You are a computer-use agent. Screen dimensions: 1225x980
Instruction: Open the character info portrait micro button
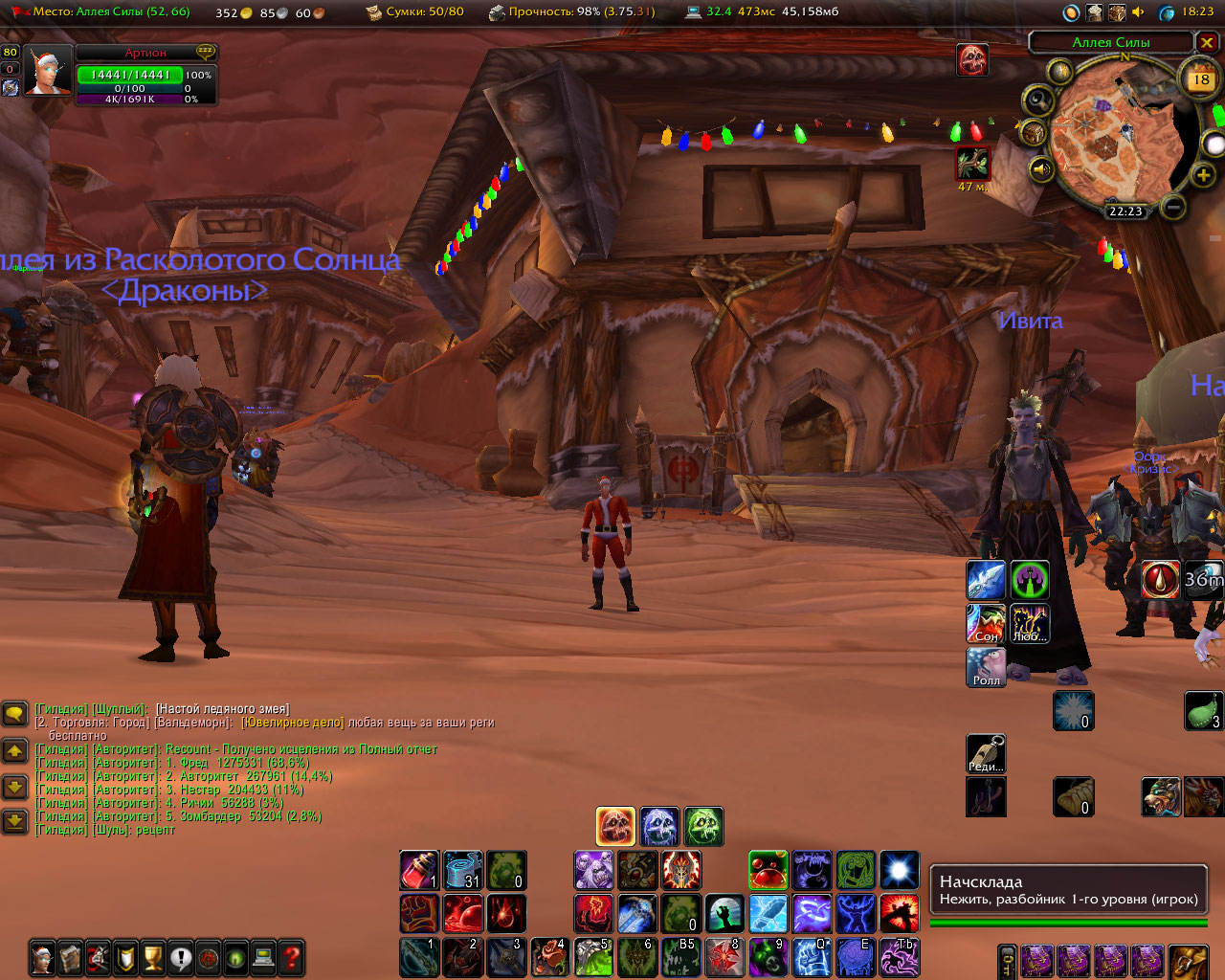[x=43, y=956]
